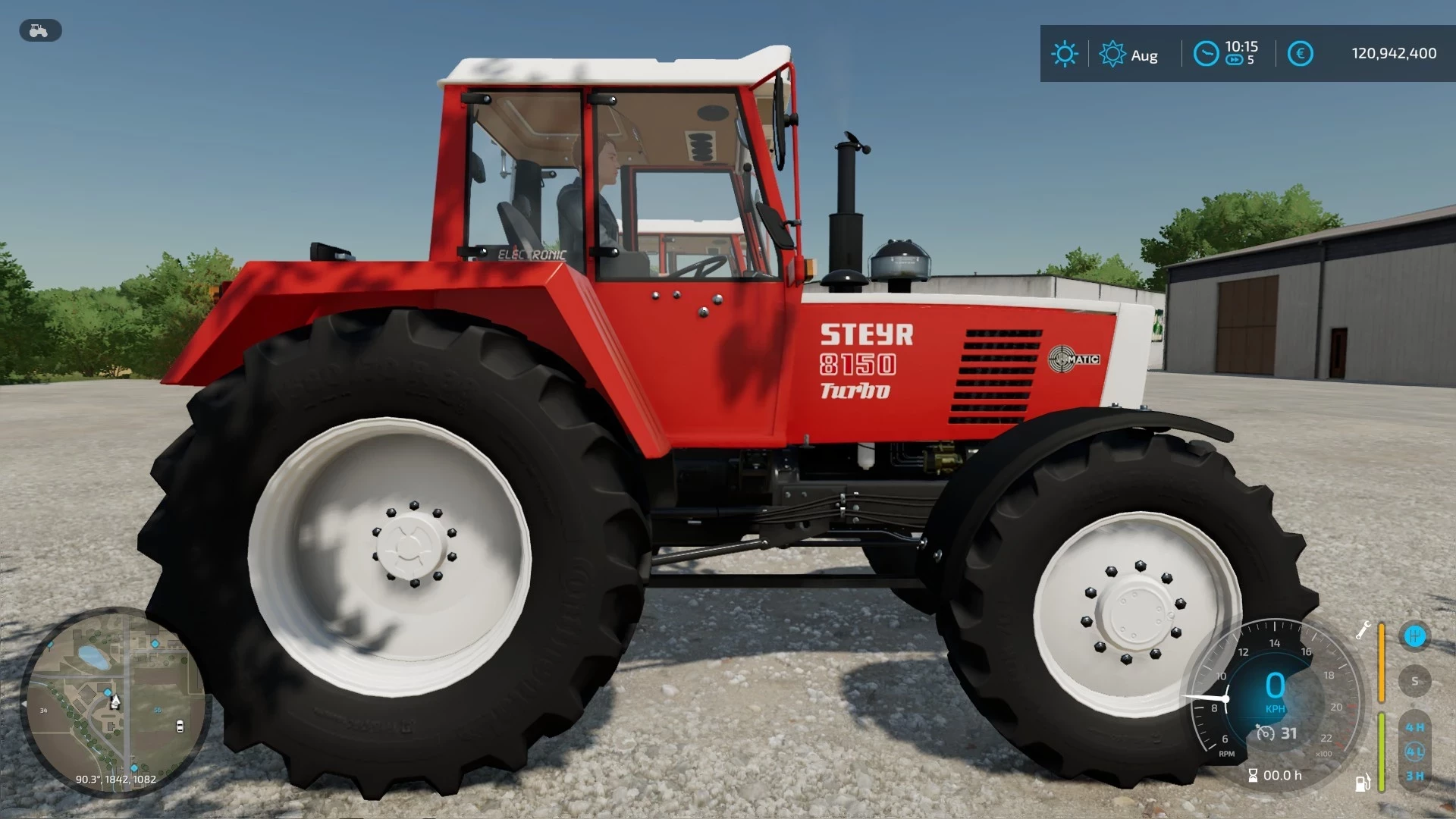
Task: Click the money balance 120,942,400
Action: [x=1395, y=53]
